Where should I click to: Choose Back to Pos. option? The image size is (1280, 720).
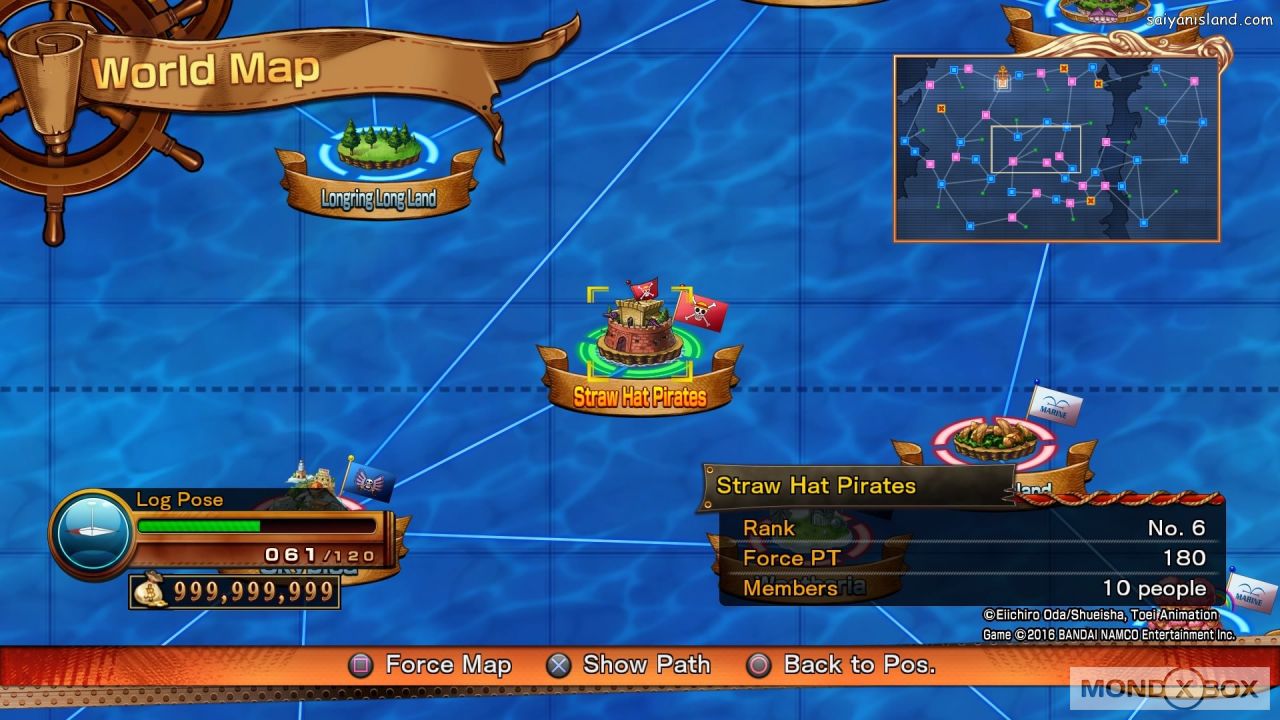tap(841, 665)
